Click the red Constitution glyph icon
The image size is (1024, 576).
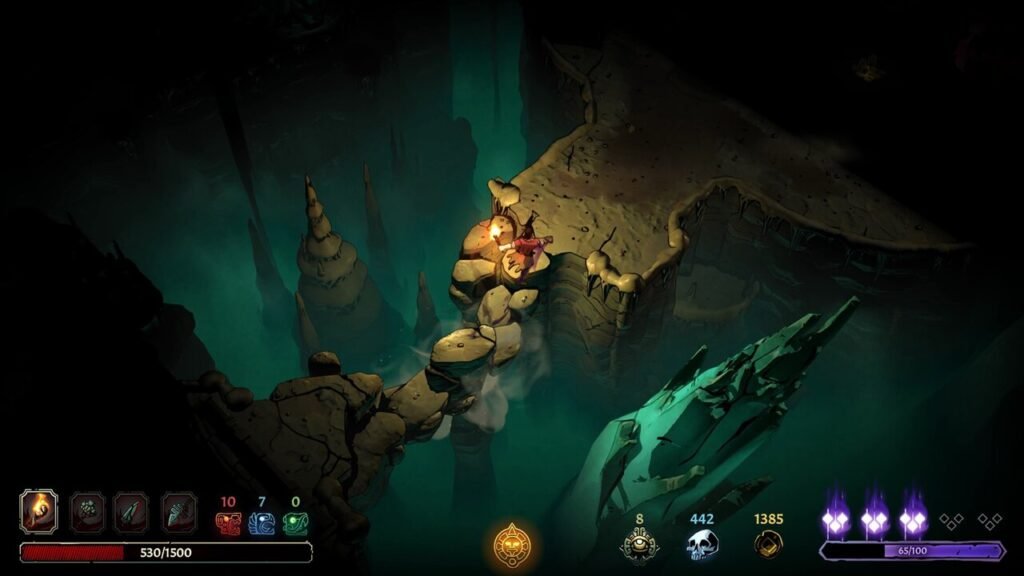click(228, 522)
